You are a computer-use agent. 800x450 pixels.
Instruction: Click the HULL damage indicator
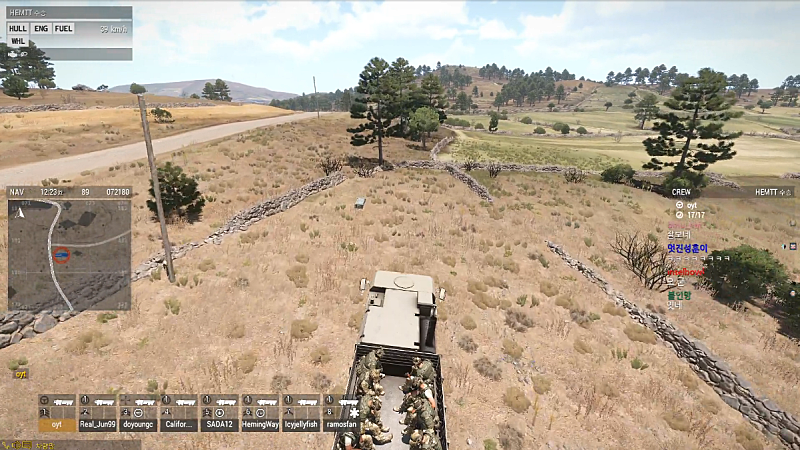pos(18,29)
